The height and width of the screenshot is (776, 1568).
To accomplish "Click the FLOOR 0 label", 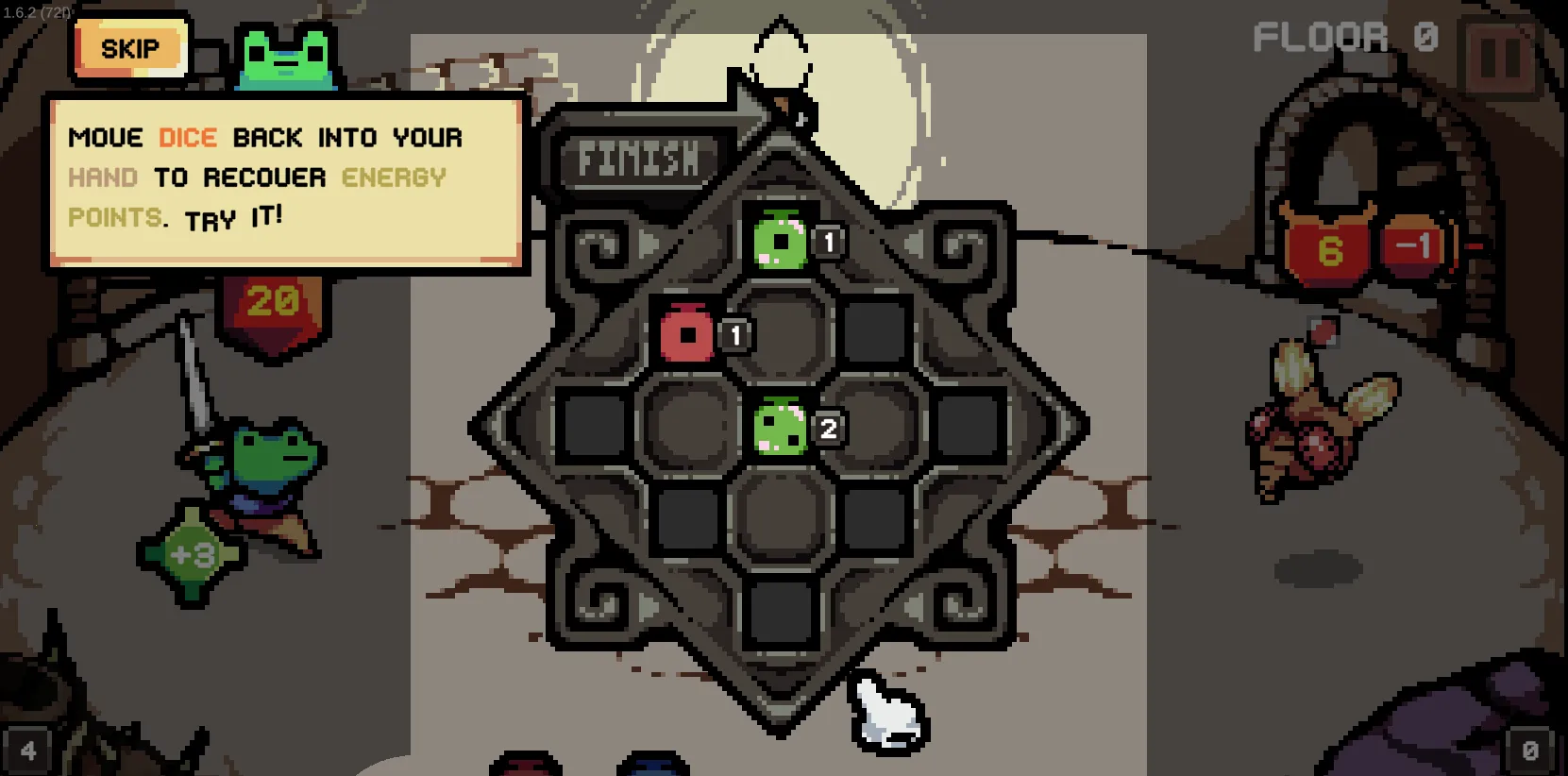I will 1344,35.
